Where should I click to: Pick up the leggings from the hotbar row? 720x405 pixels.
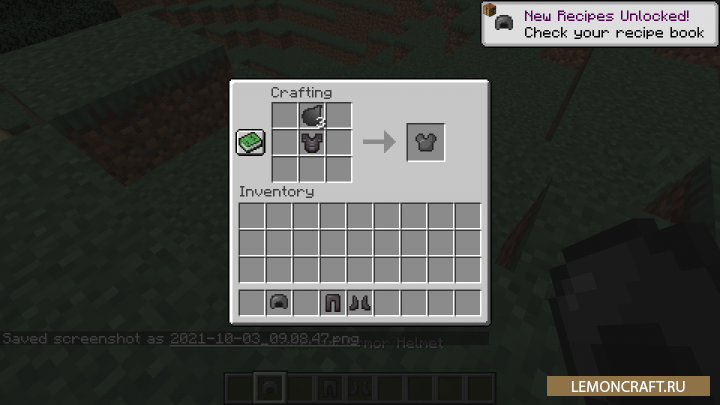point(333,302)
